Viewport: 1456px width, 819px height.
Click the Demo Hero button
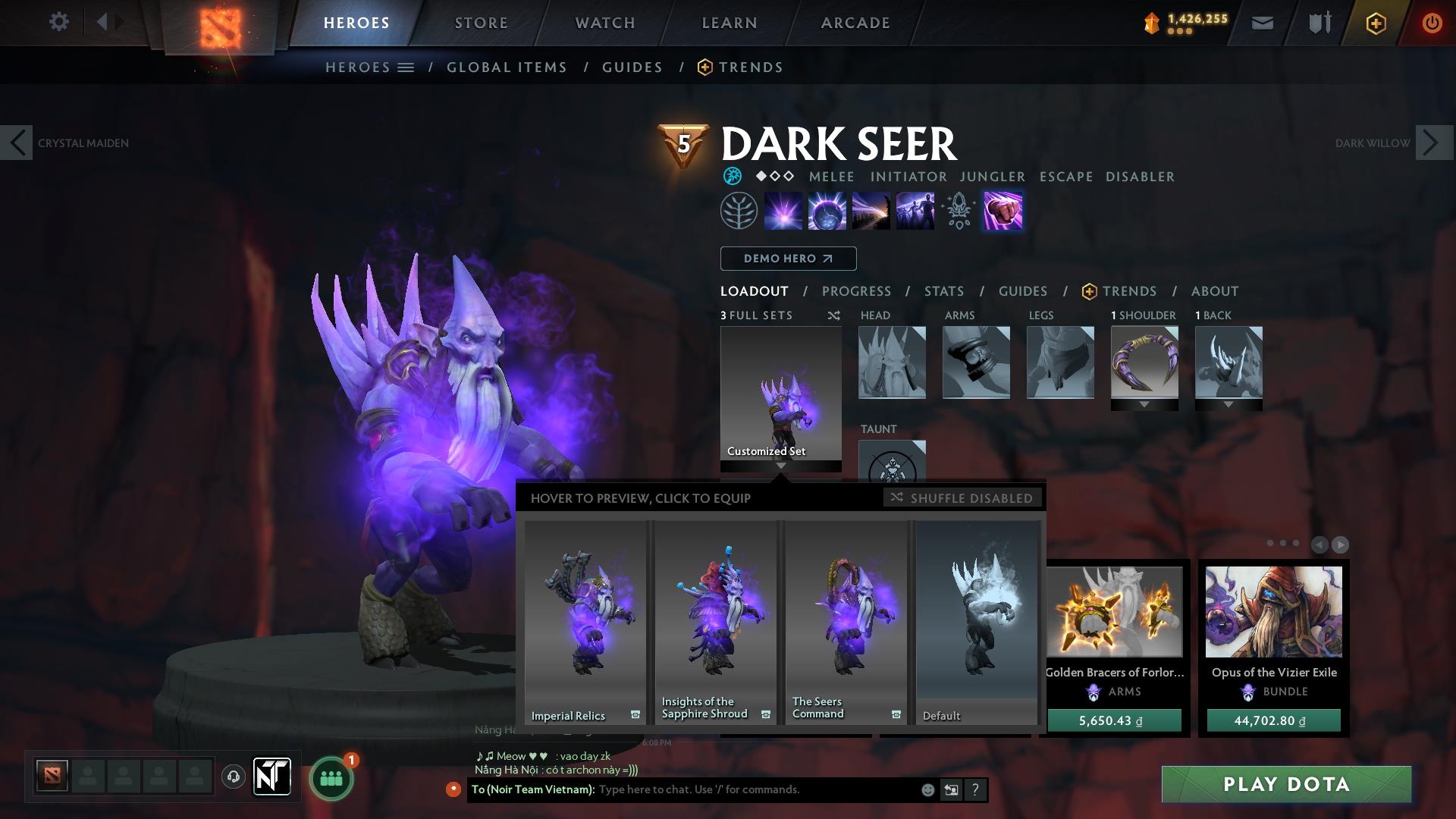coord(787,258)
